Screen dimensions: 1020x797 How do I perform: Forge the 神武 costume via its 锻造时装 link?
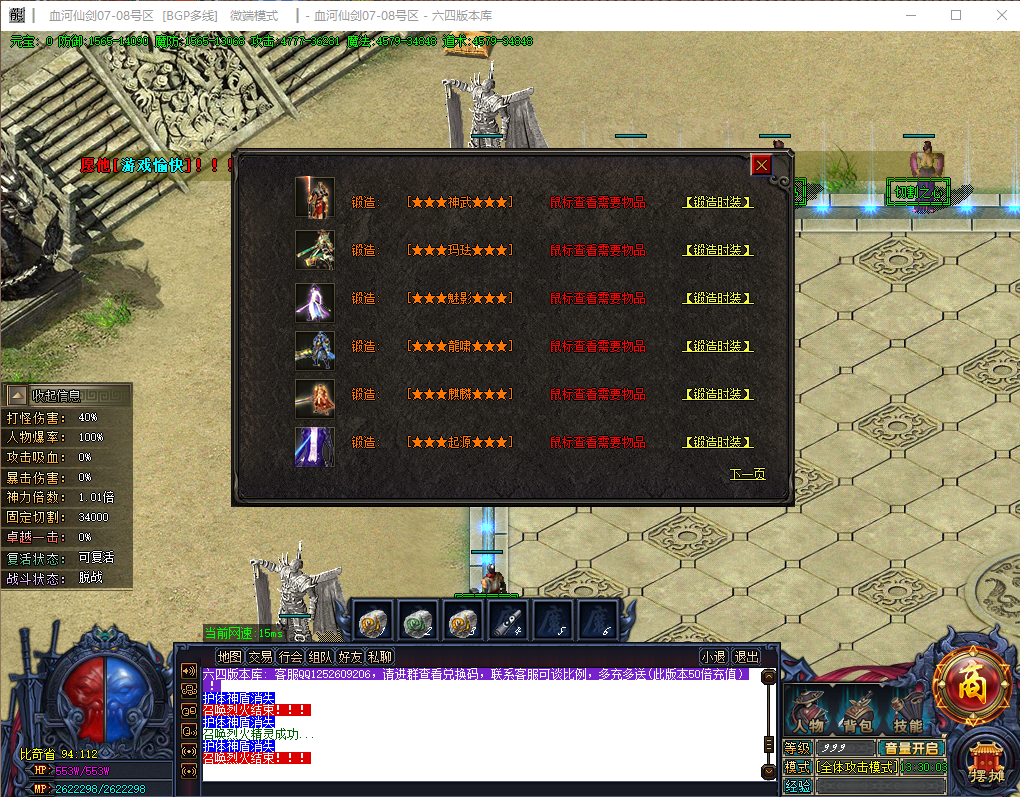tap(717, 202)
